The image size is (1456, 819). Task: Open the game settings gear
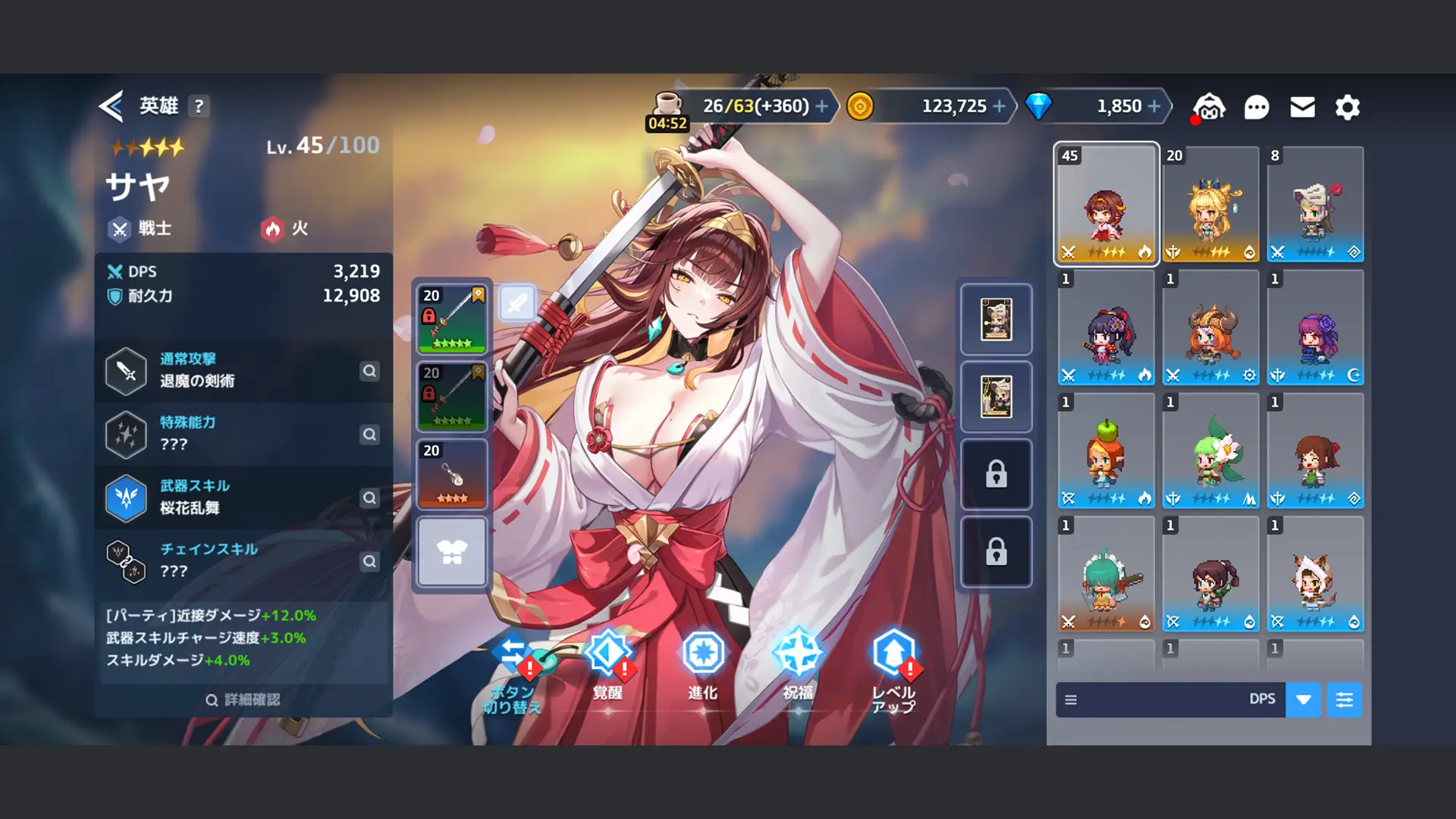pyautogui.click(x=1347, y=107)
